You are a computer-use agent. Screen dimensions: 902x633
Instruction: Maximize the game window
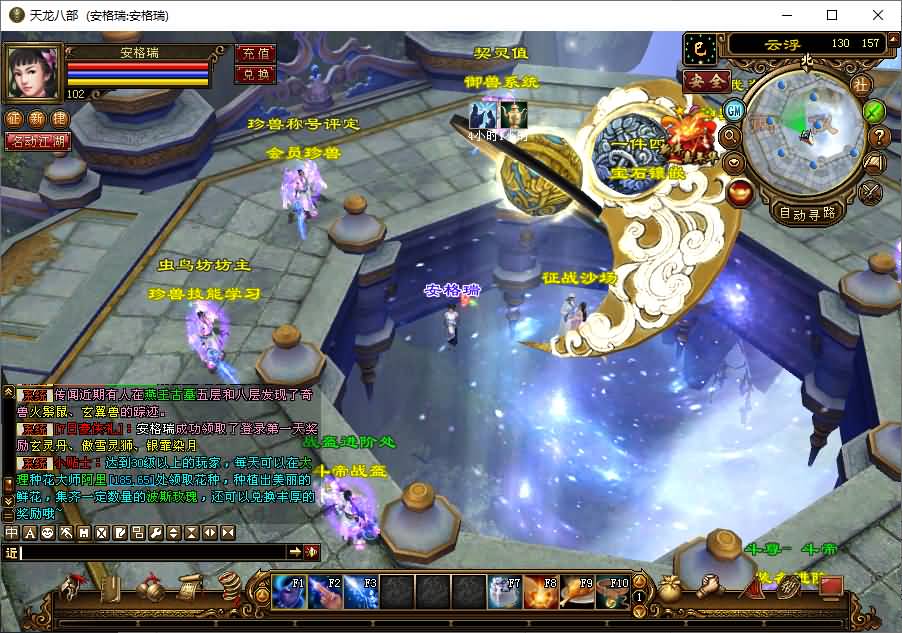832,15
